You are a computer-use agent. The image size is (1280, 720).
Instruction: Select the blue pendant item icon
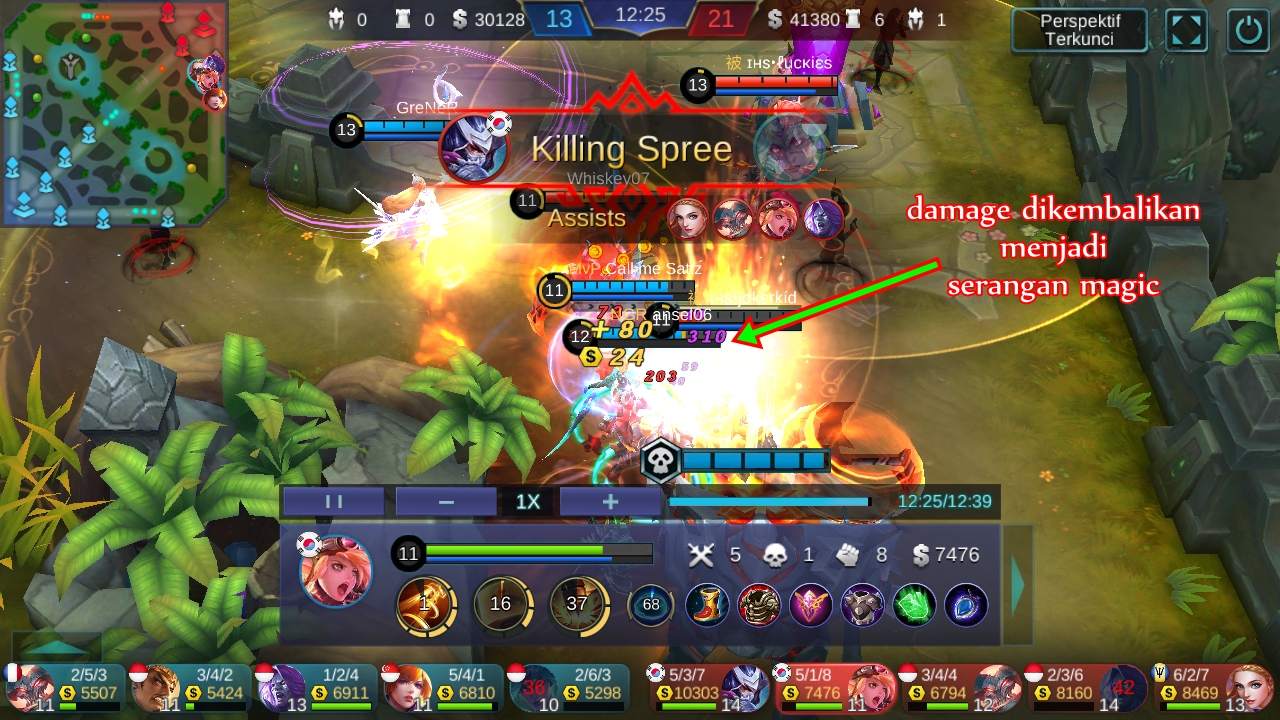coord(964,606)
